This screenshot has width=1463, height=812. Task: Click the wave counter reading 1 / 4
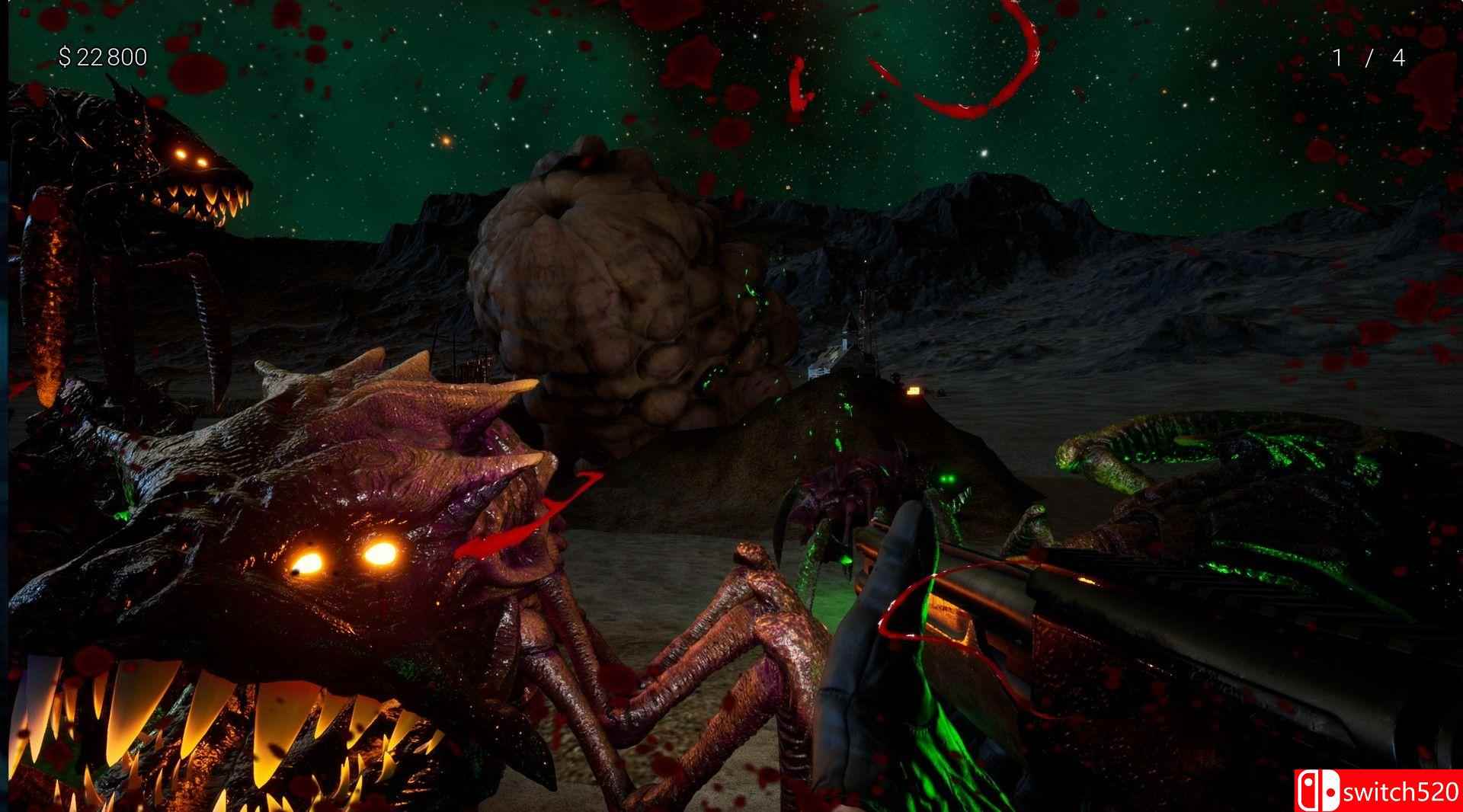pos(1368,55)
